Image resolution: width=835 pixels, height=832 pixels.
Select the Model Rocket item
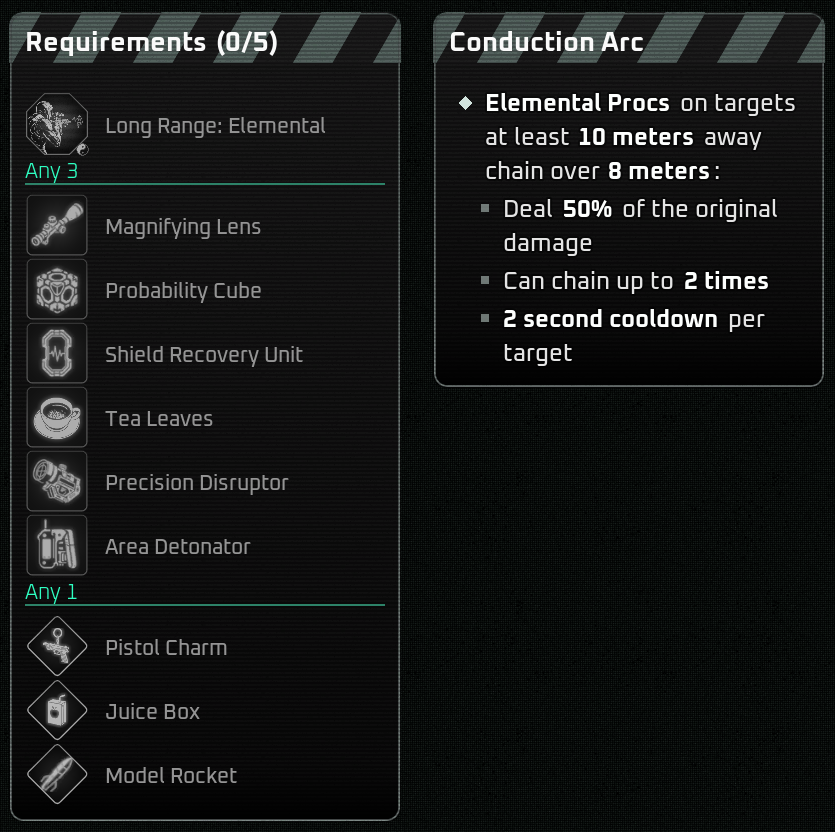pyautogui.click(x=171, y=776)
